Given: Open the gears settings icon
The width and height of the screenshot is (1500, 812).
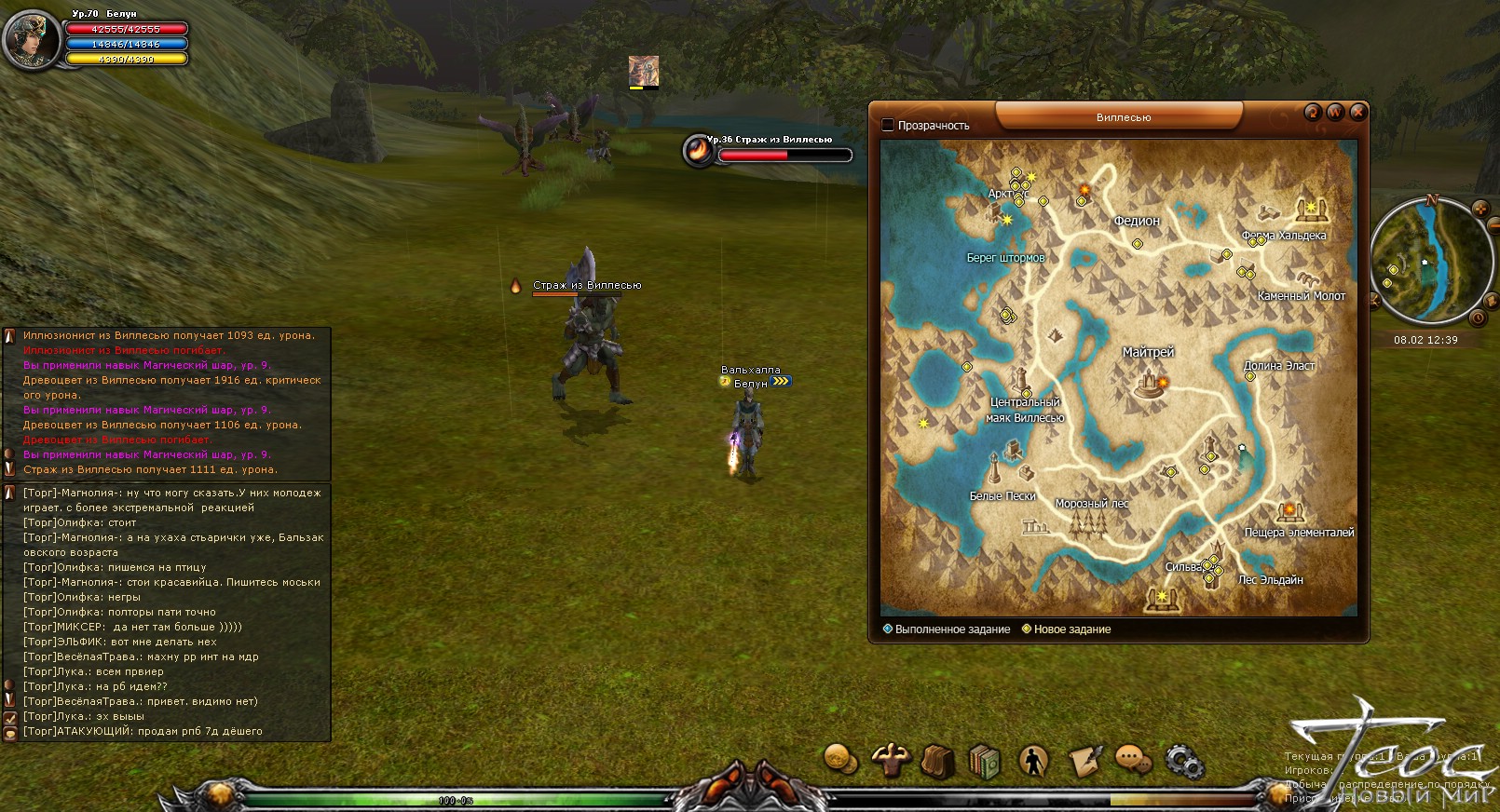Looking at the screenshot, I should (x=1183, y=762).
